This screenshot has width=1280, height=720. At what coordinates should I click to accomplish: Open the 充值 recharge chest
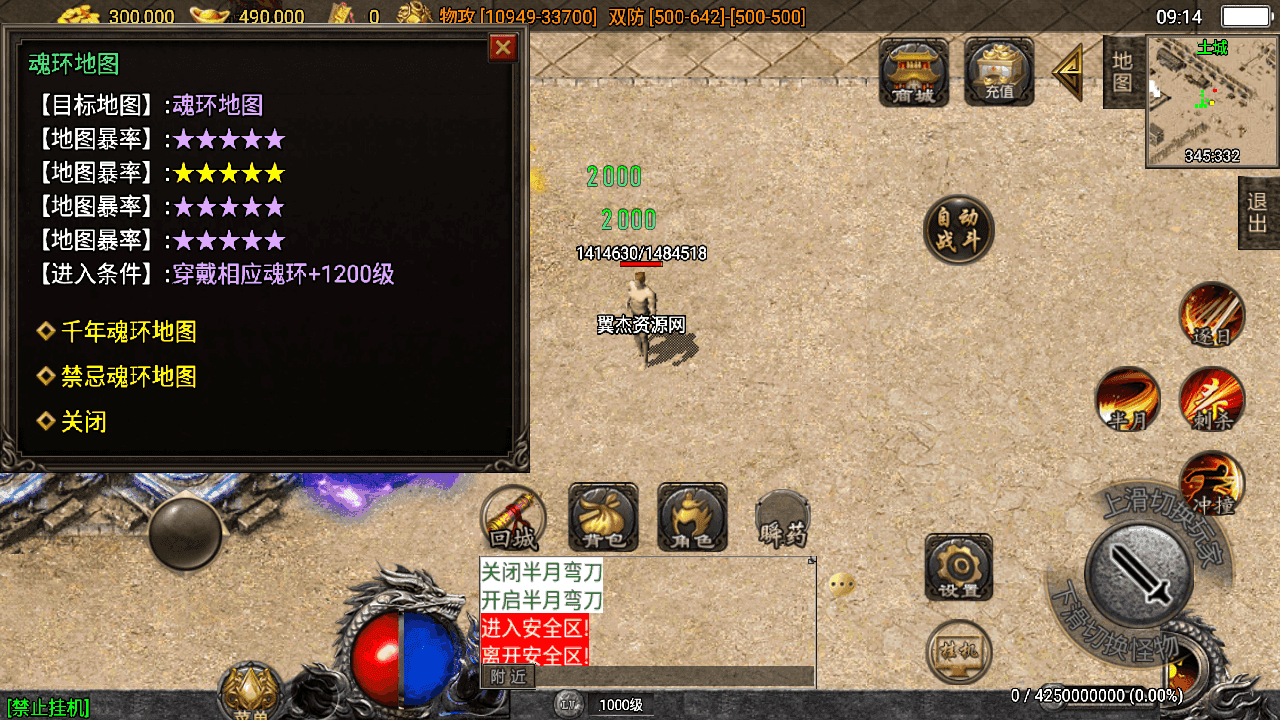point(998,72)
